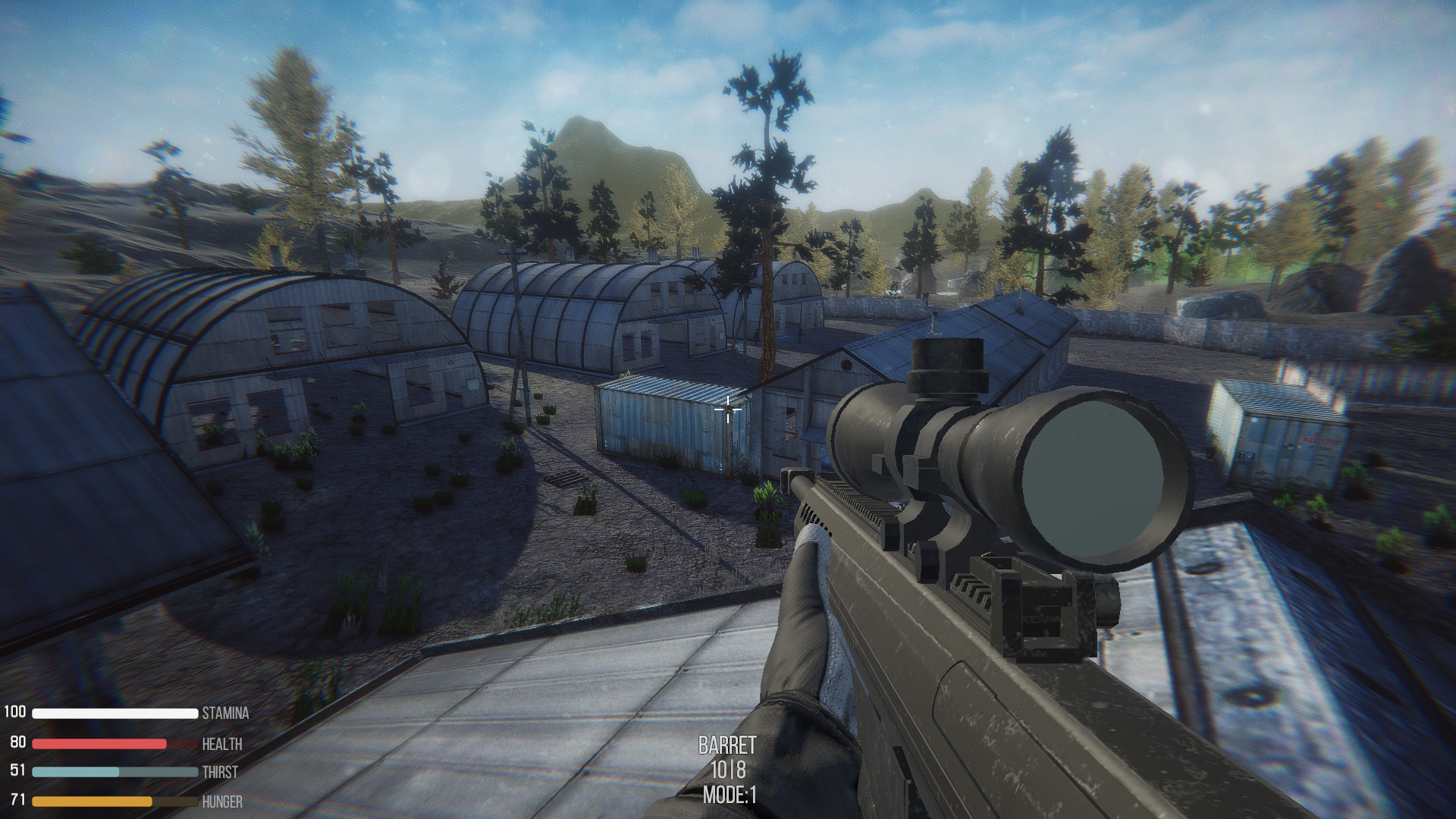This screenshot has height=819, width=1456.
Task: Click the HUNGER value of 71
Action: click(17, 801)
